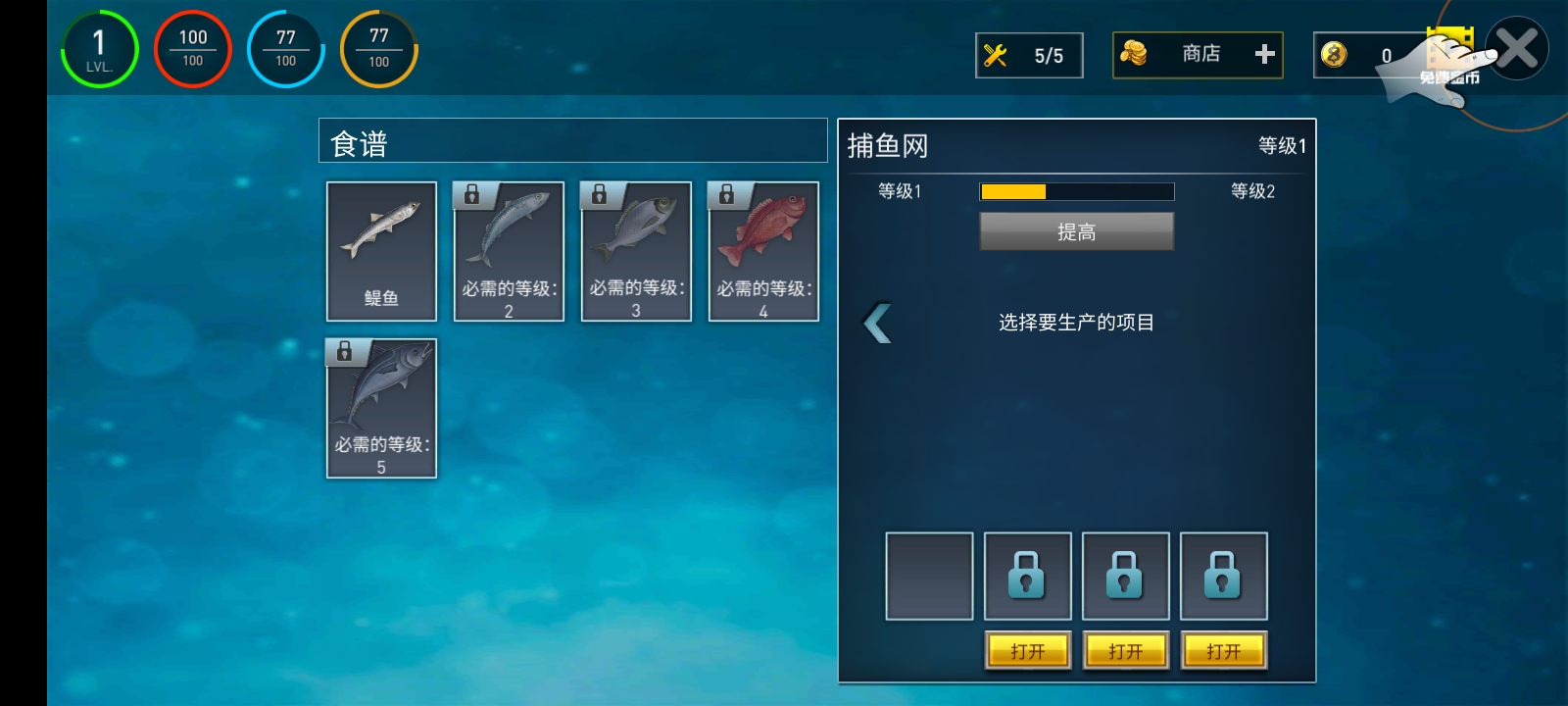The image size is (1568, 706).
Task: Click the locked level 3 fish recipe
Action: pos(635,250)
